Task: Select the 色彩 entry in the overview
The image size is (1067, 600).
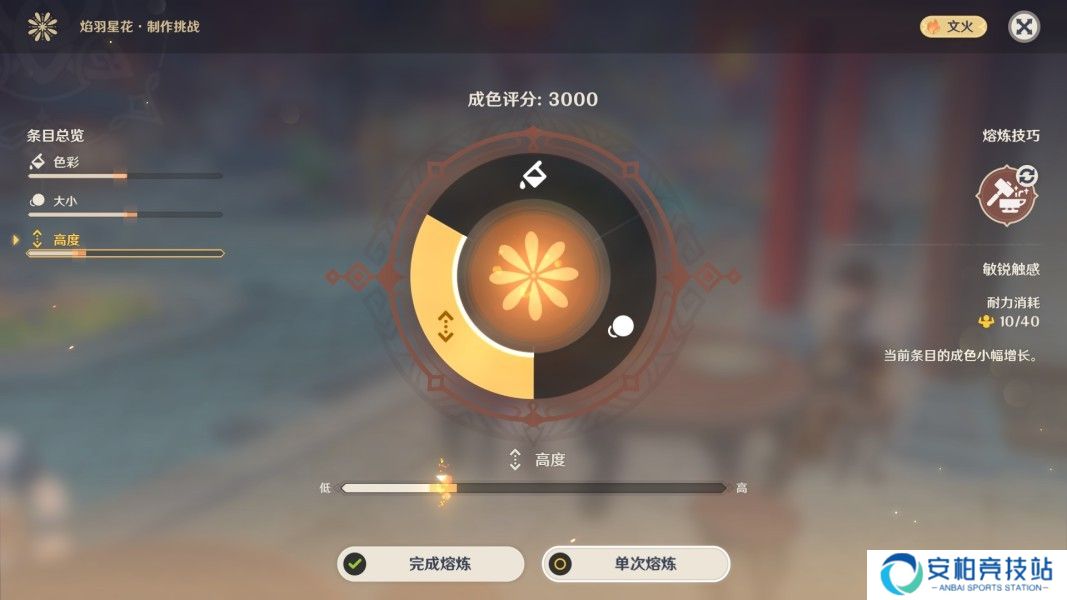Action: point(66,162)
